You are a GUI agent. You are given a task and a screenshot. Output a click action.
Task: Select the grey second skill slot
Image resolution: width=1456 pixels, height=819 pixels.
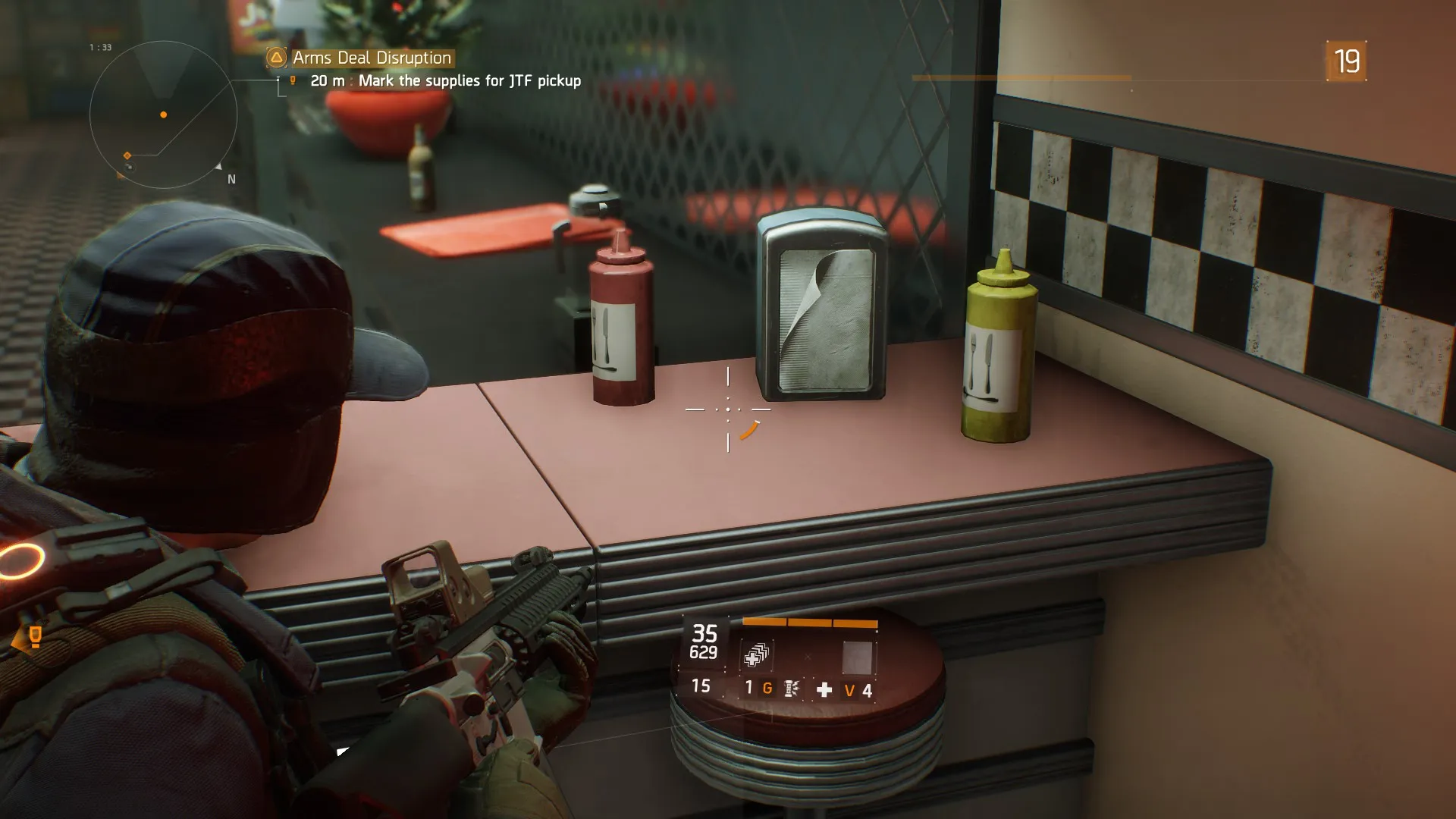pyautogui.click(x=857, y=657)
